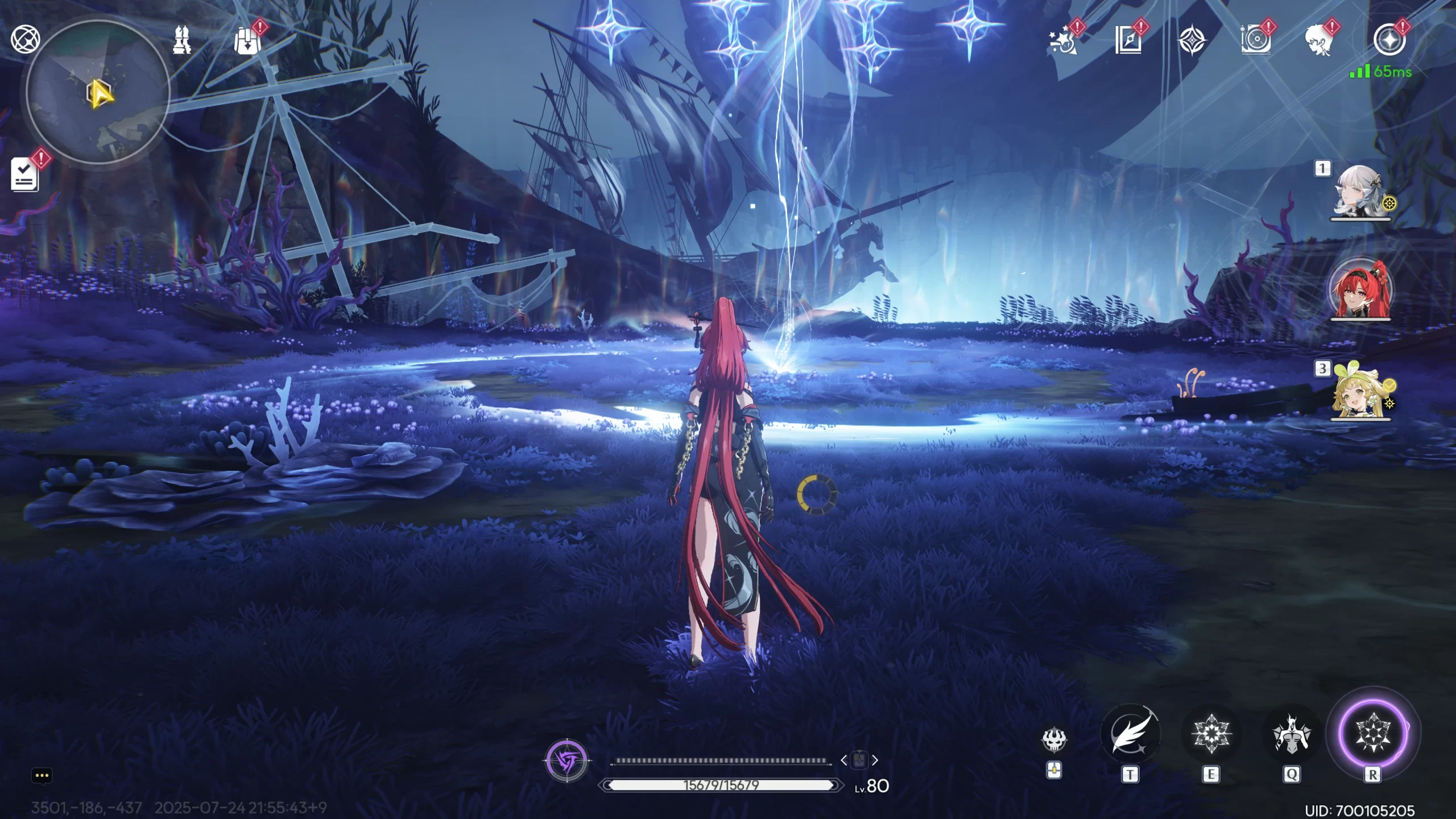1456x819 pixels.
Task: Switch to the blonde party member
Action: [1359, 392]
